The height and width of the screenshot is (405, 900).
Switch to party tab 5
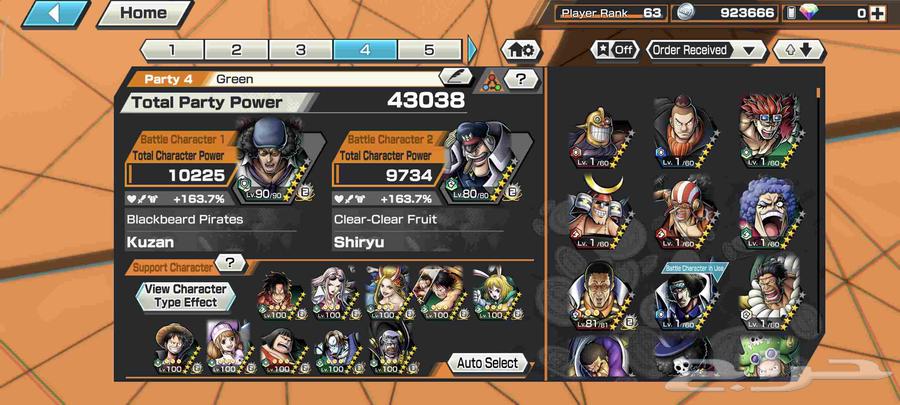click(429, 49)
